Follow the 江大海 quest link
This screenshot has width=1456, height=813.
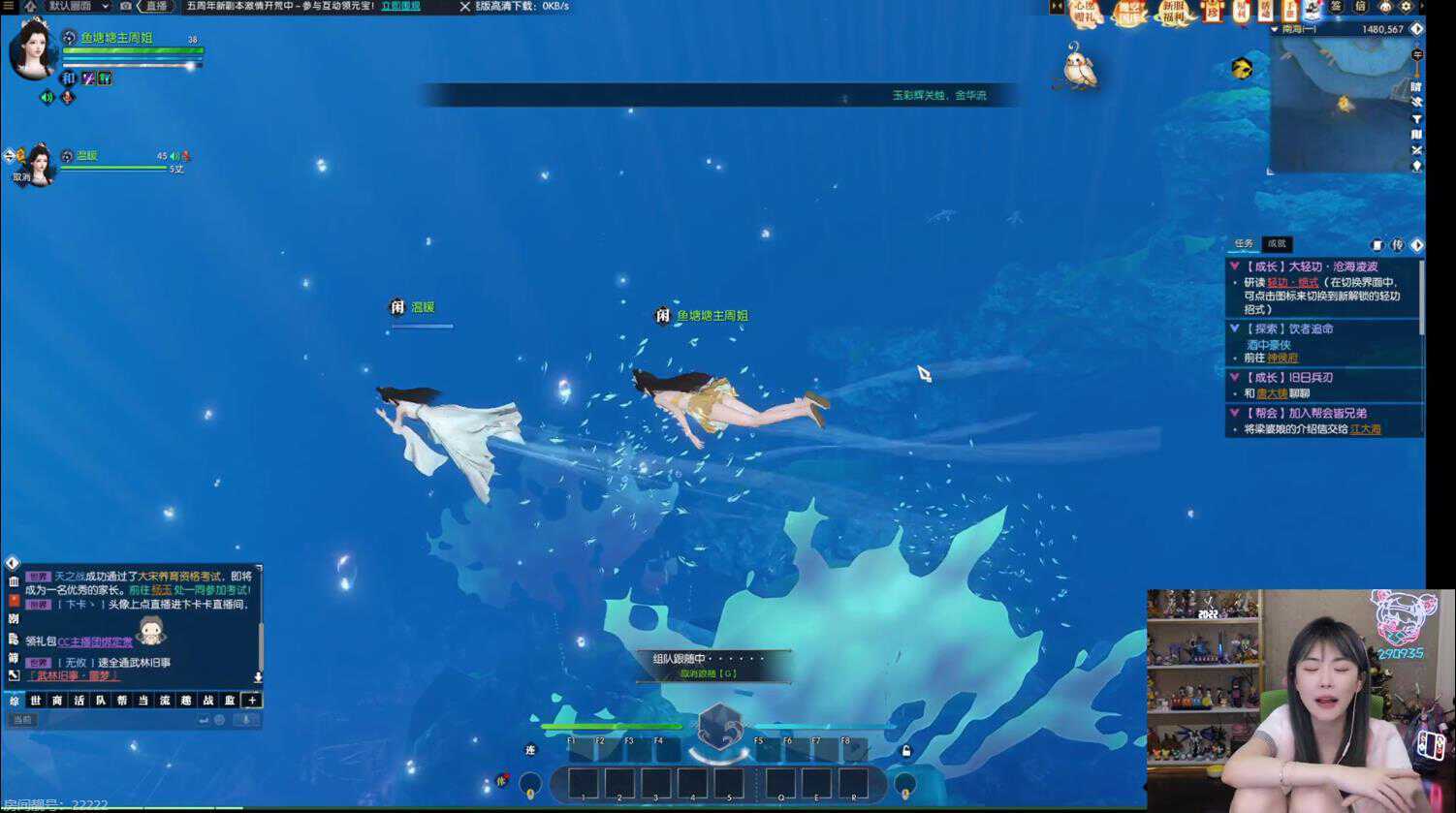pyautogui.click(x=1365, y=429)
